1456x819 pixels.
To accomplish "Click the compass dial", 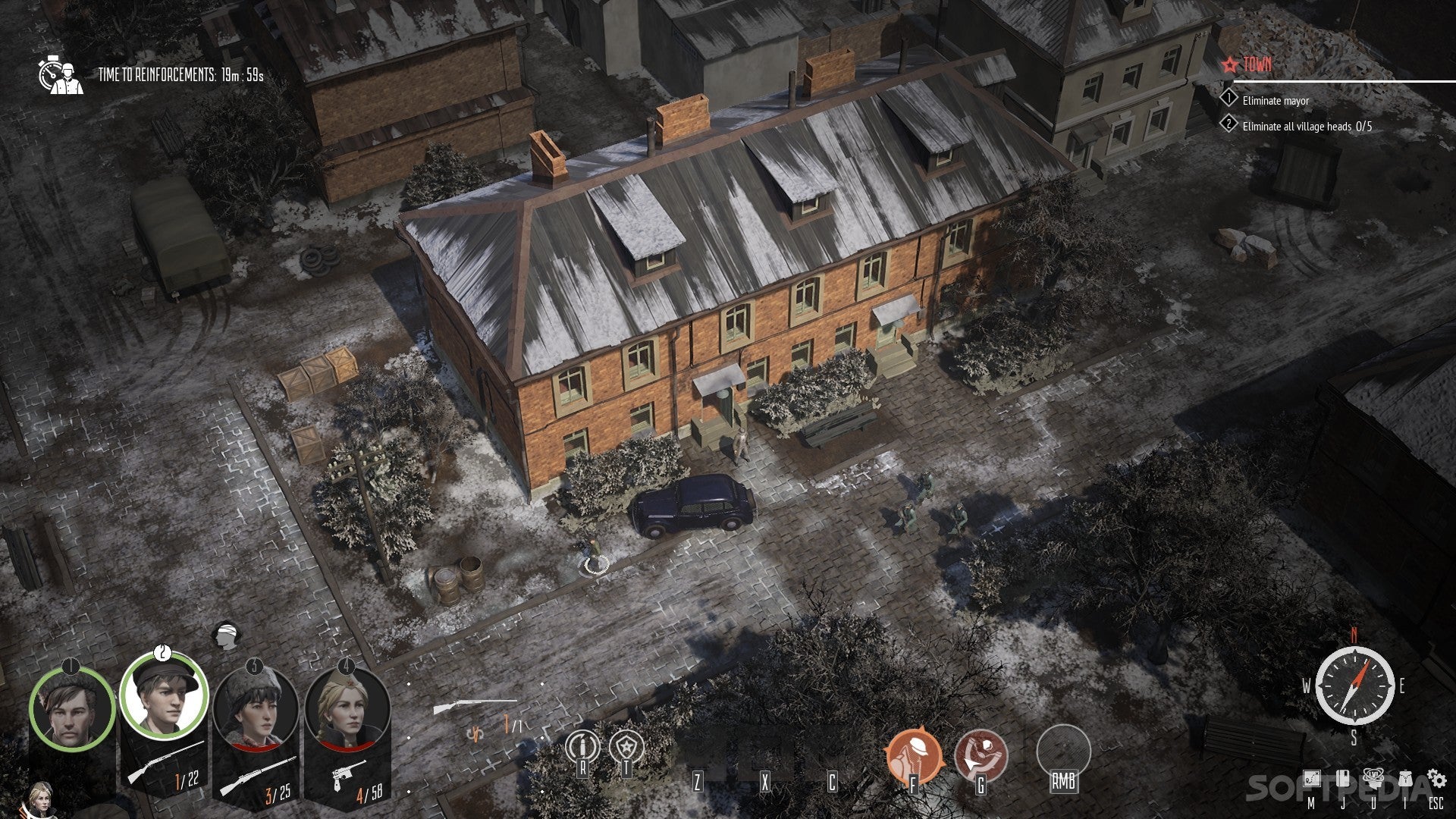I will click(x=1354, y=686).
